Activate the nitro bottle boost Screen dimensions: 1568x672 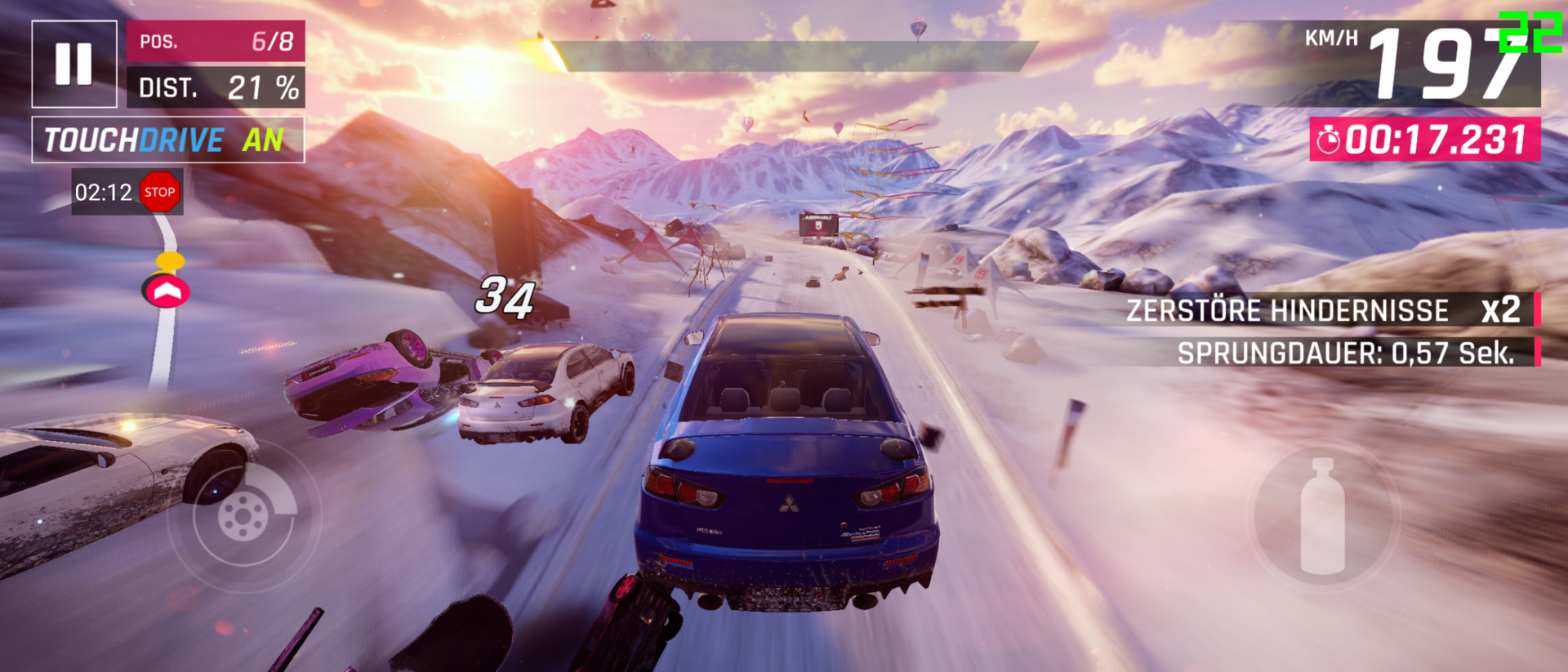pos(1322,516)
